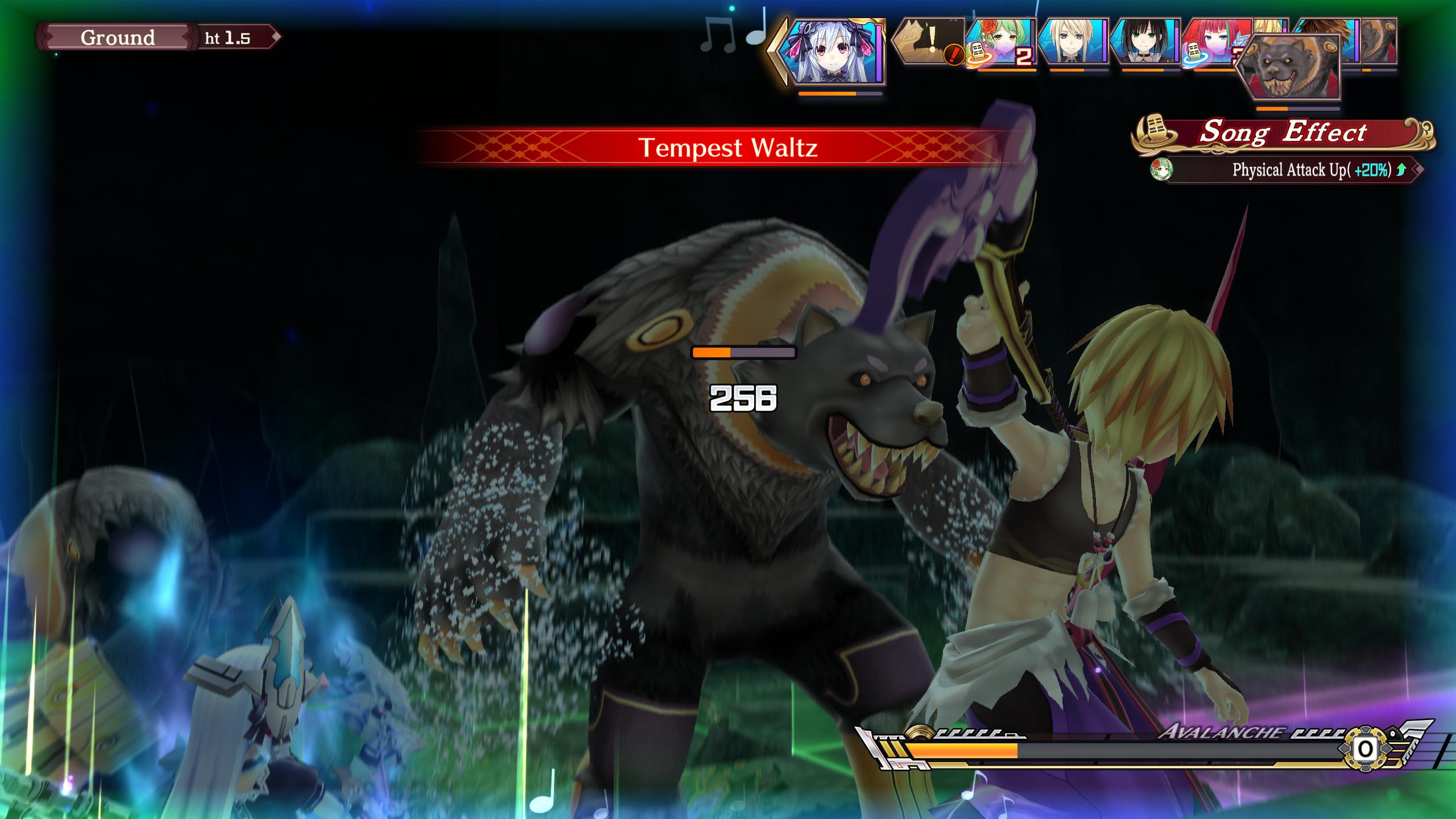Select the blonde character's turn portrait

coord(1073,42)
